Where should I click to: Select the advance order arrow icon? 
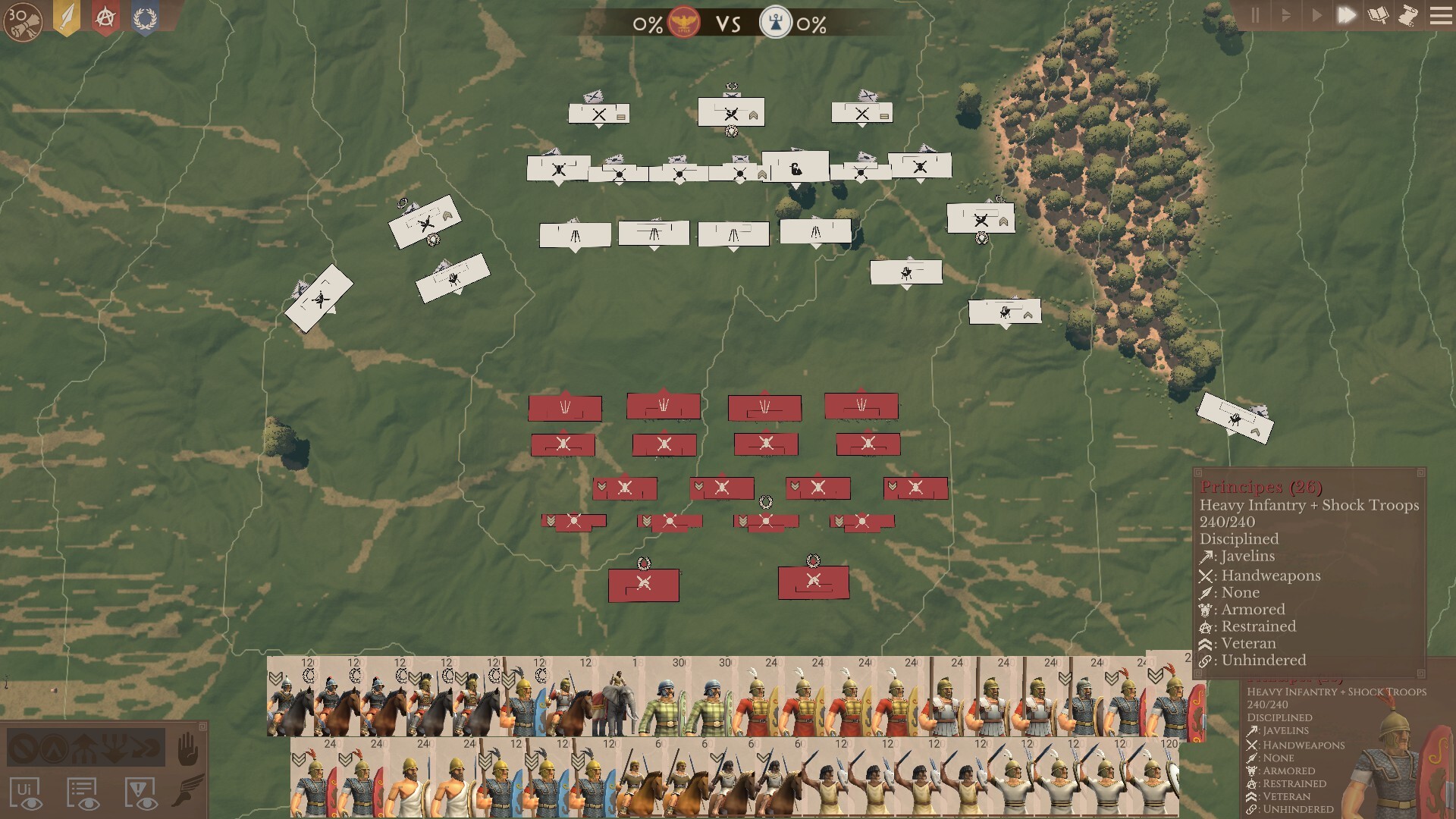(83, 746)
